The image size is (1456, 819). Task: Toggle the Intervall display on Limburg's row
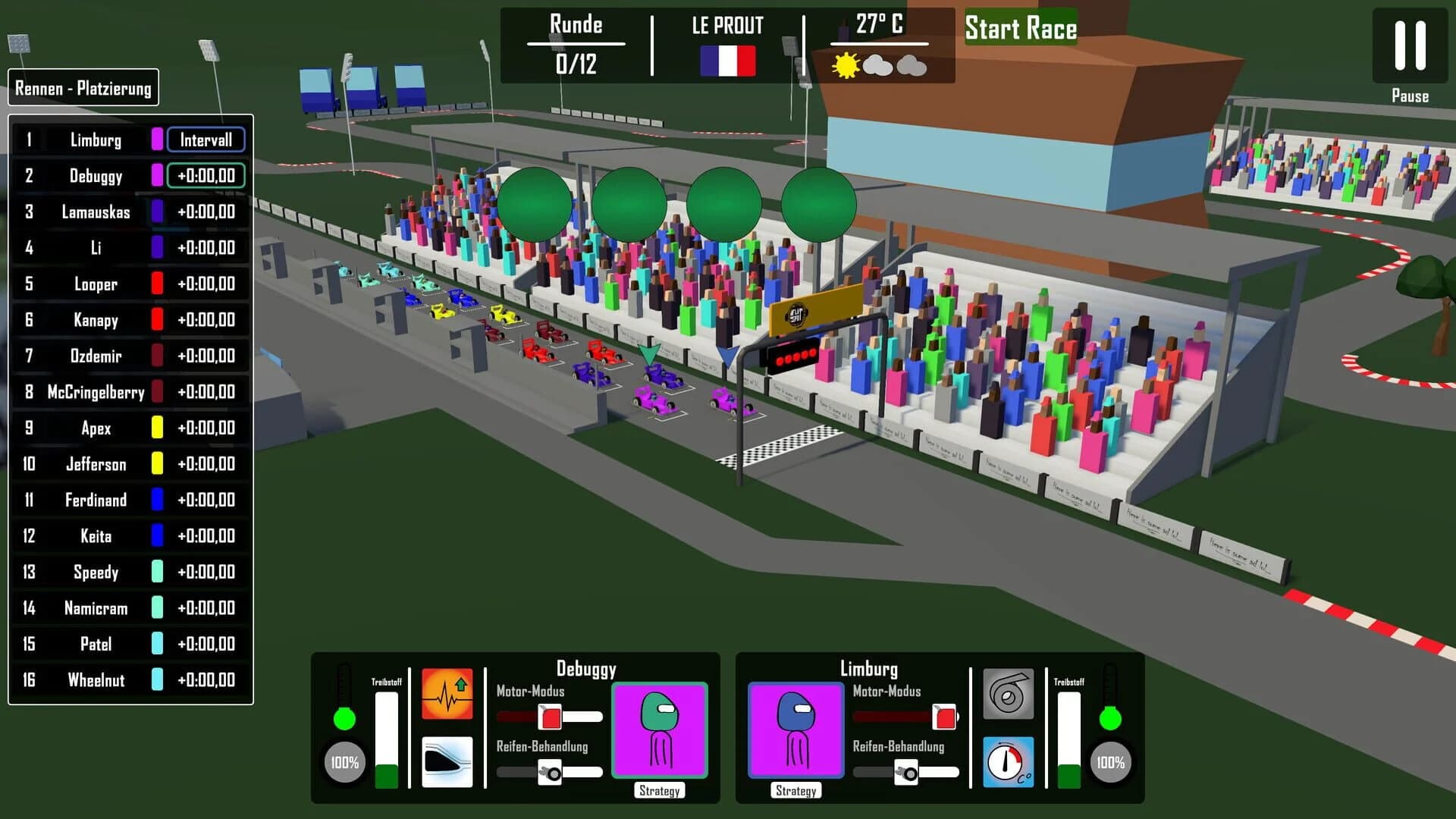206,140
